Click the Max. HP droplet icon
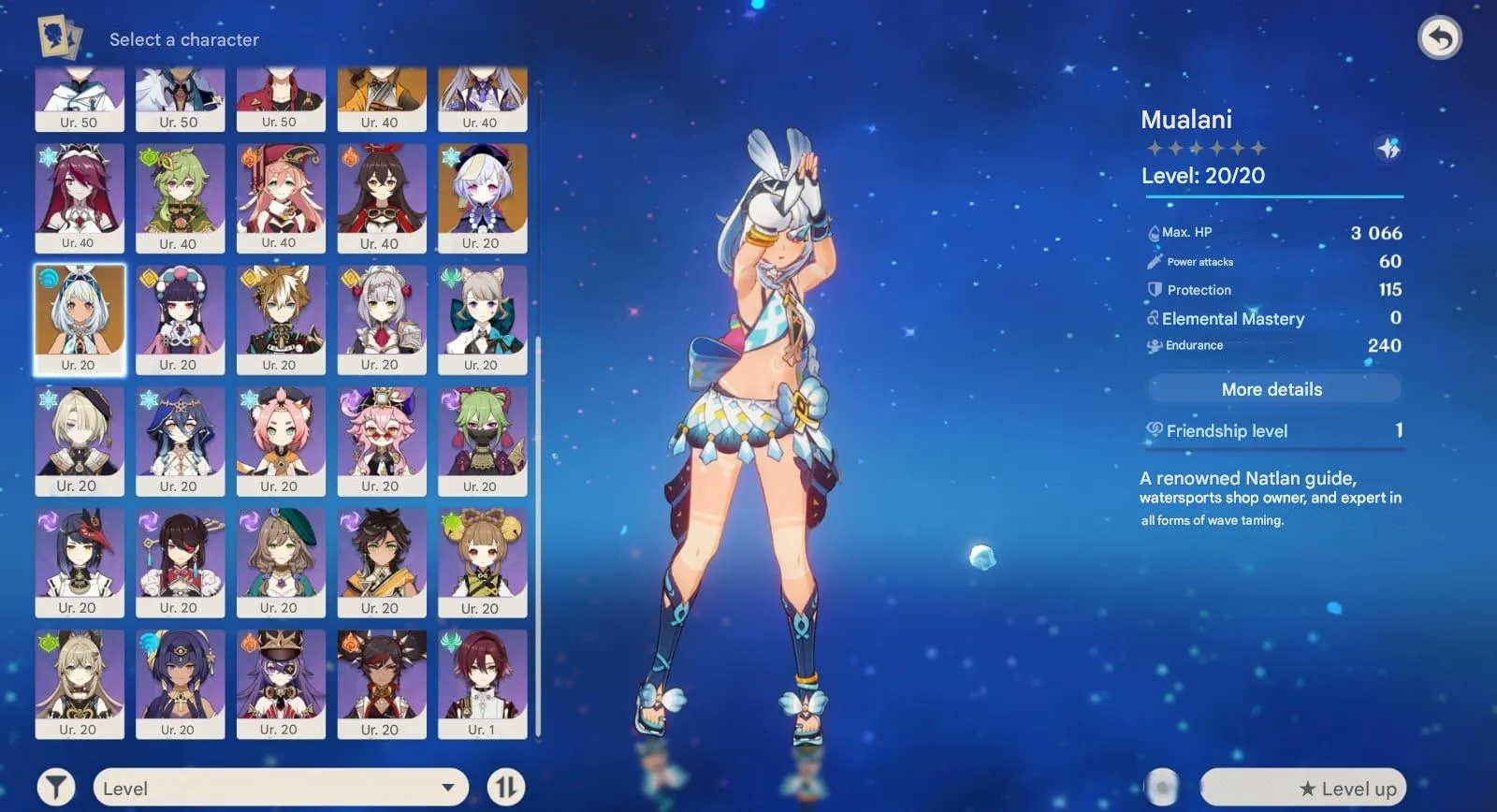 coord(1154,232)
